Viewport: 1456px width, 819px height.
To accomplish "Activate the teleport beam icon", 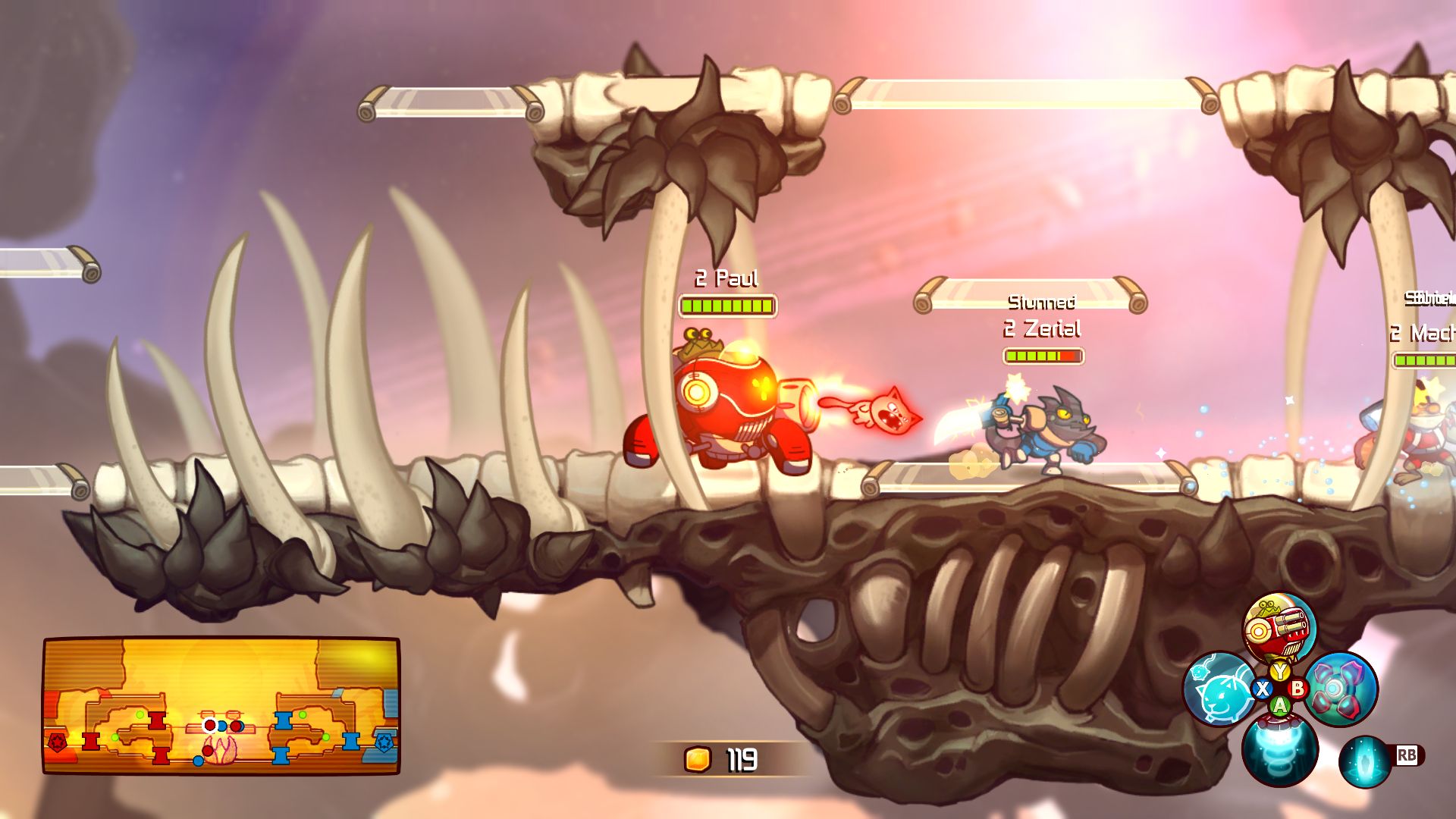I will click(x=1365, y=761).
